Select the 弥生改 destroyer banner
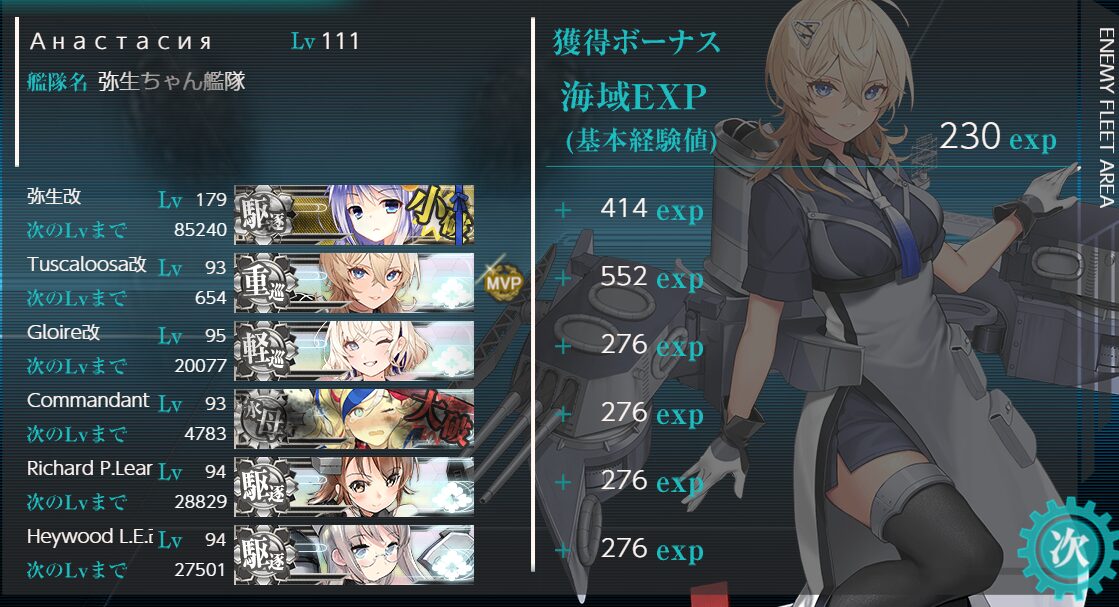1119x607 pixels. click(354, 214)
